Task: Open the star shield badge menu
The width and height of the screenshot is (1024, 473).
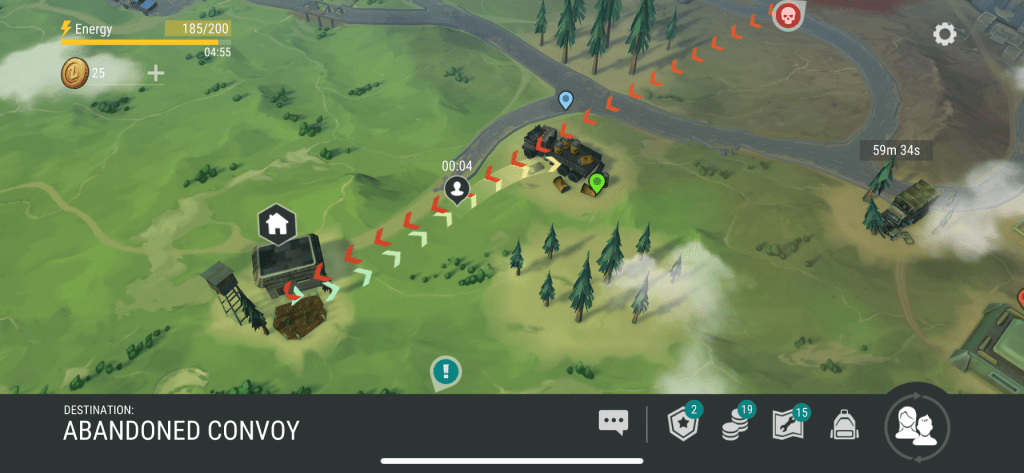Action: [683, 425]
